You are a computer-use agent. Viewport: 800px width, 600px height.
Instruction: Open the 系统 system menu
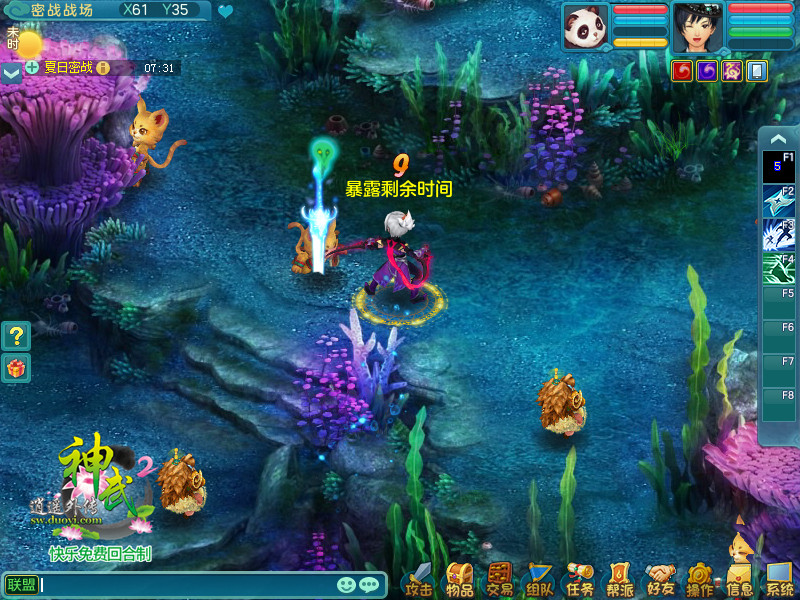pos(779,579)
